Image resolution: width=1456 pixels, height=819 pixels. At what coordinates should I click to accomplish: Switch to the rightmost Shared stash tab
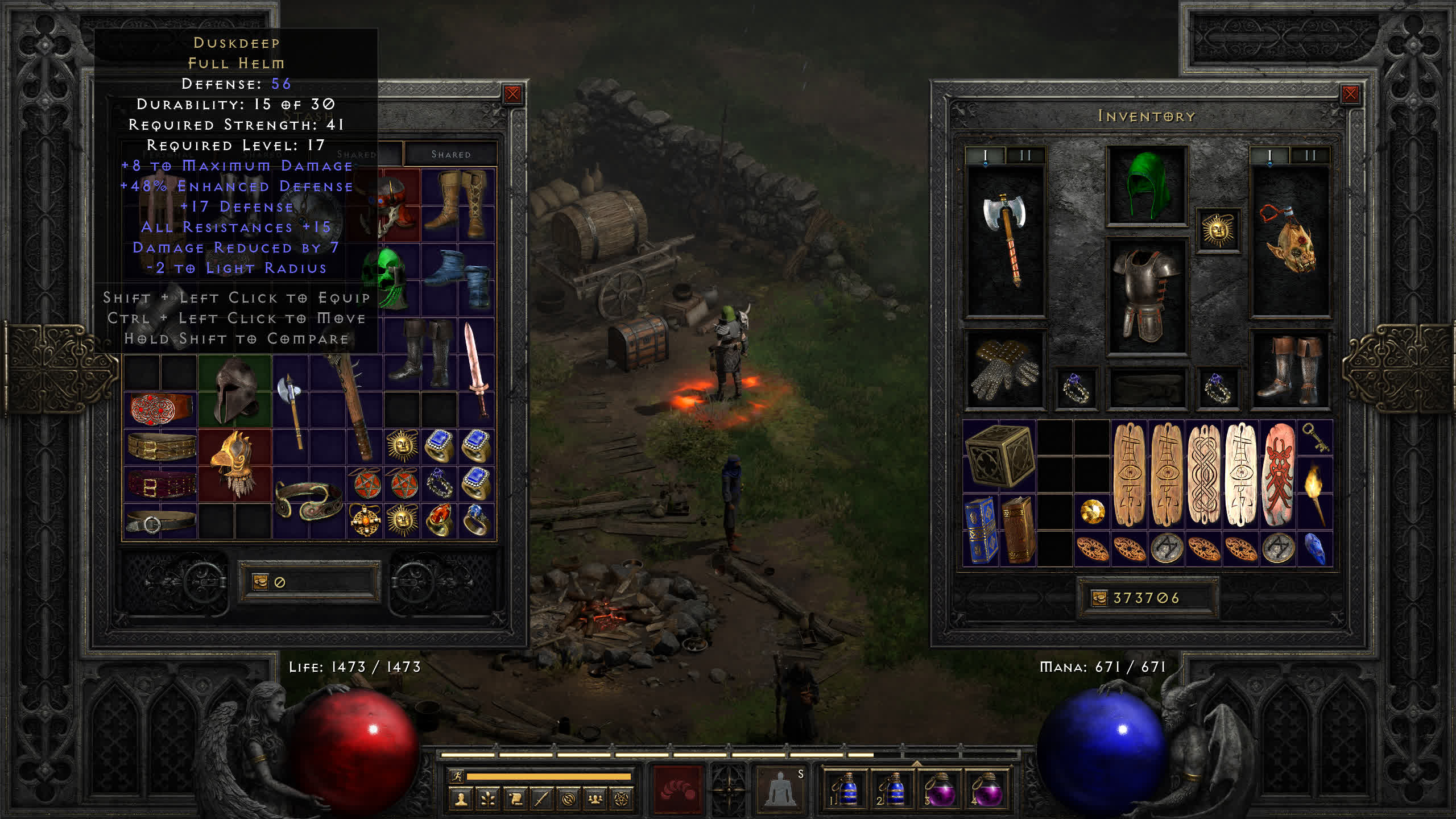click(450, 154)
